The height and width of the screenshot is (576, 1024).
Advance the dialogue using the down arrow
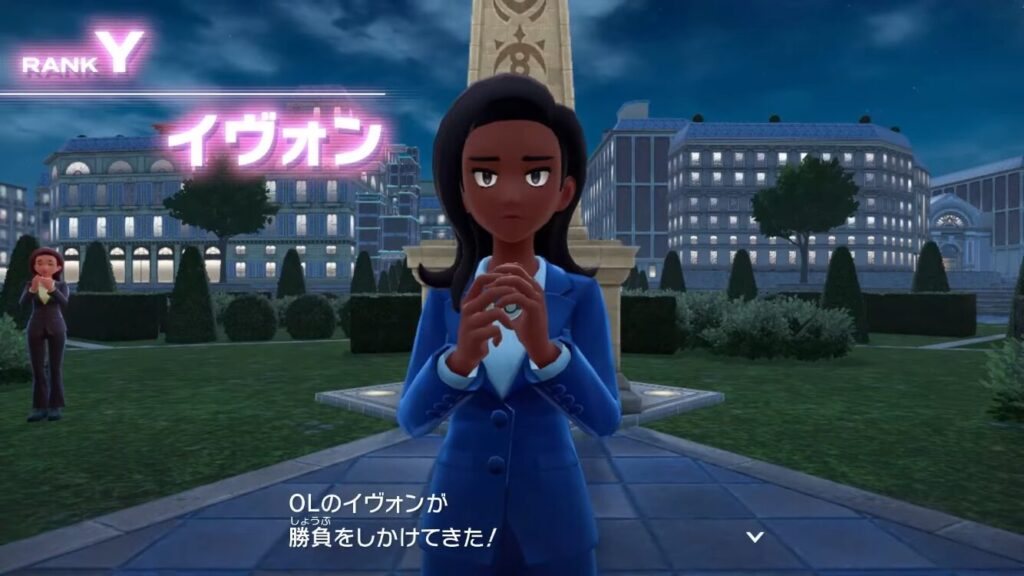pyautogui.click(x=755, y=537)
